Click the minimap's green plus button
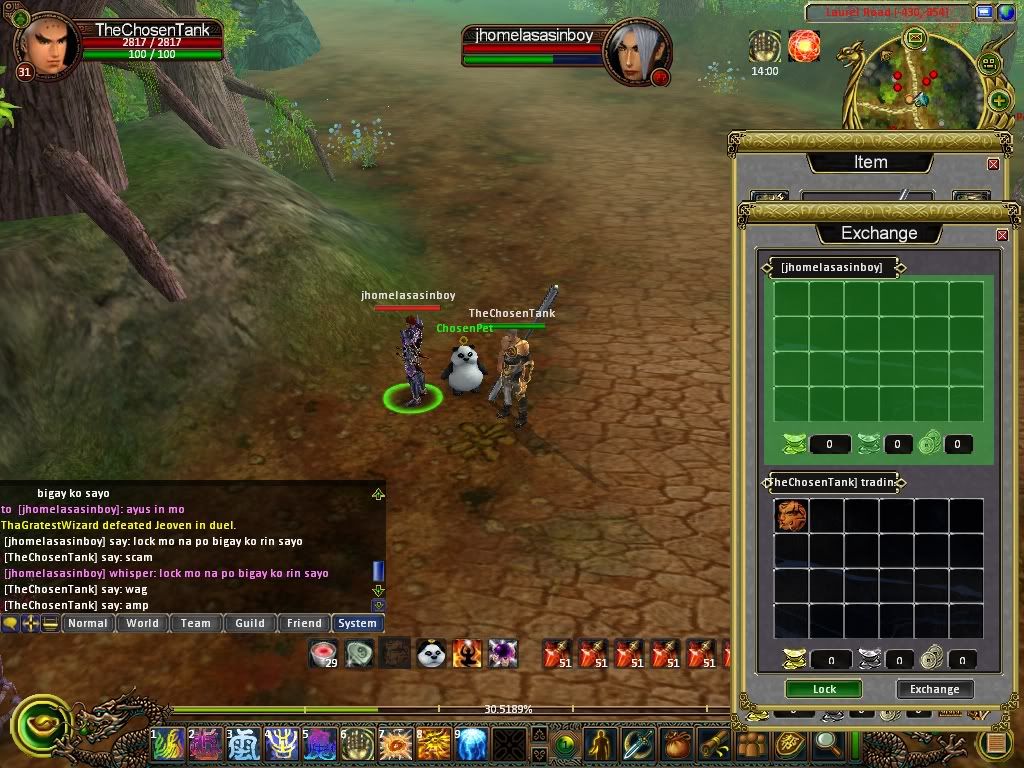Screen dimensions: 1024x768 998,100
